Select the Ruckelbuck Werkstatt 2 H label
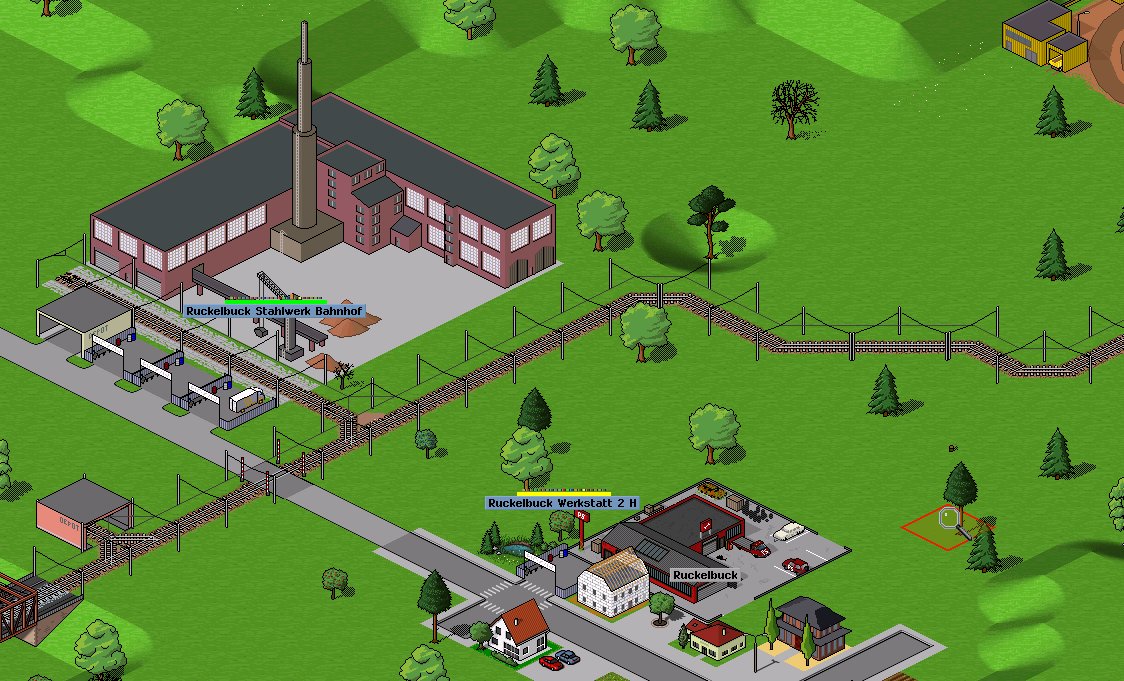This screenshot has width=1124, height=681. pos(562,502)
